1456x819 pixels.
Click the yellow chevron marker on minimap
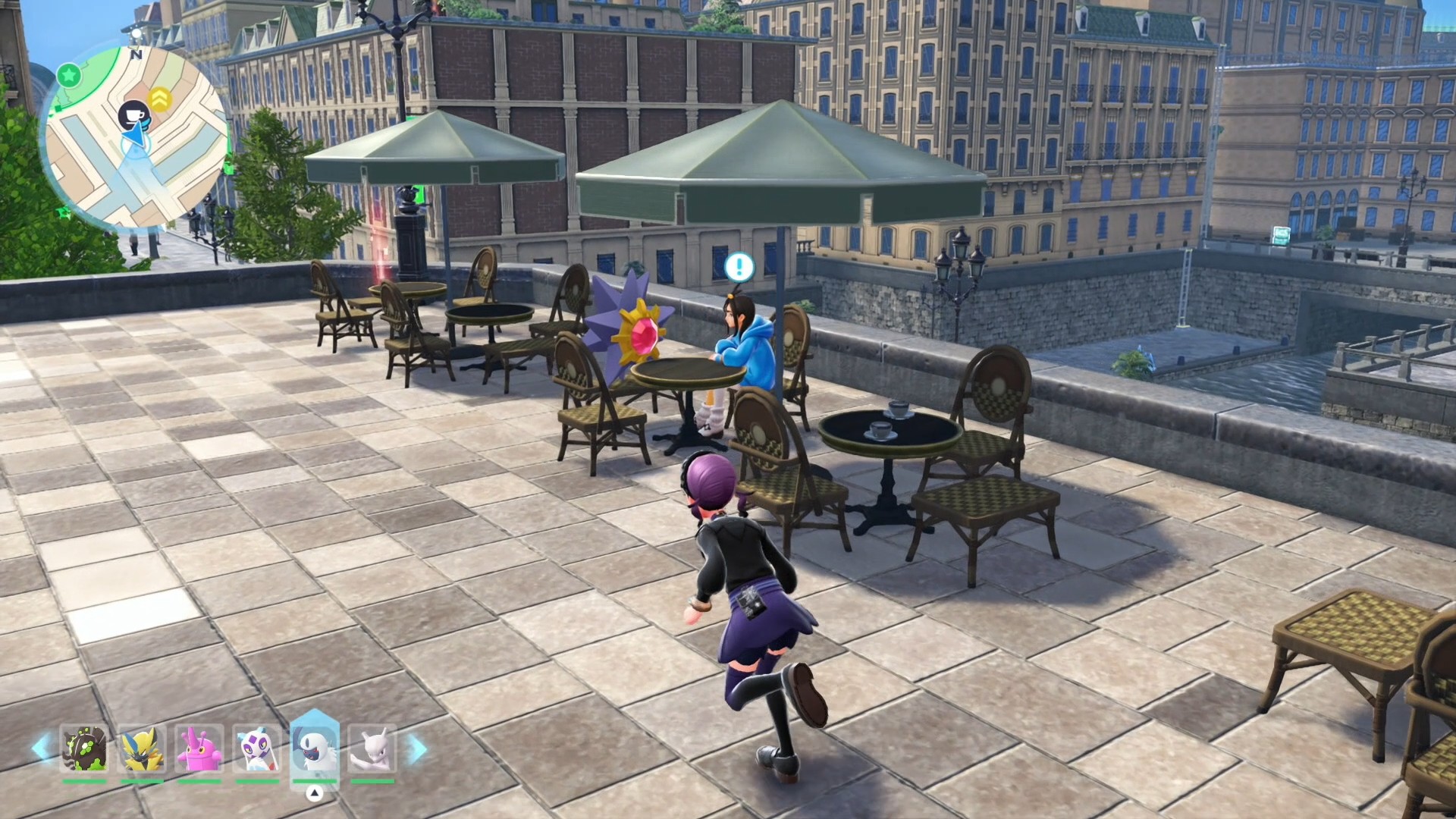point(159,99)
